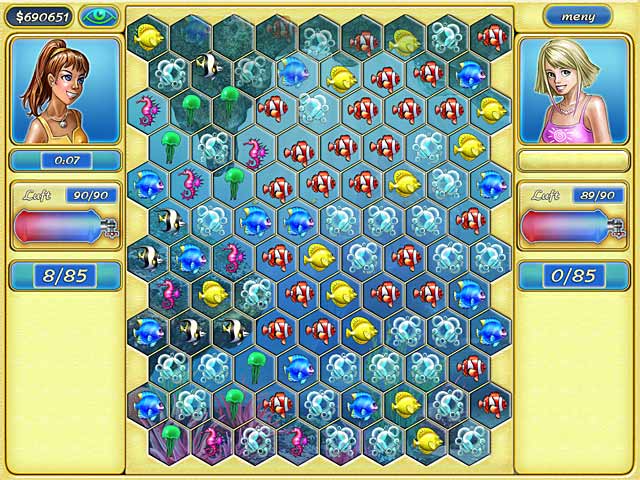Select the blonde girl opponent portrait
The image size is (640, 480).
click(x=575, y=90)
